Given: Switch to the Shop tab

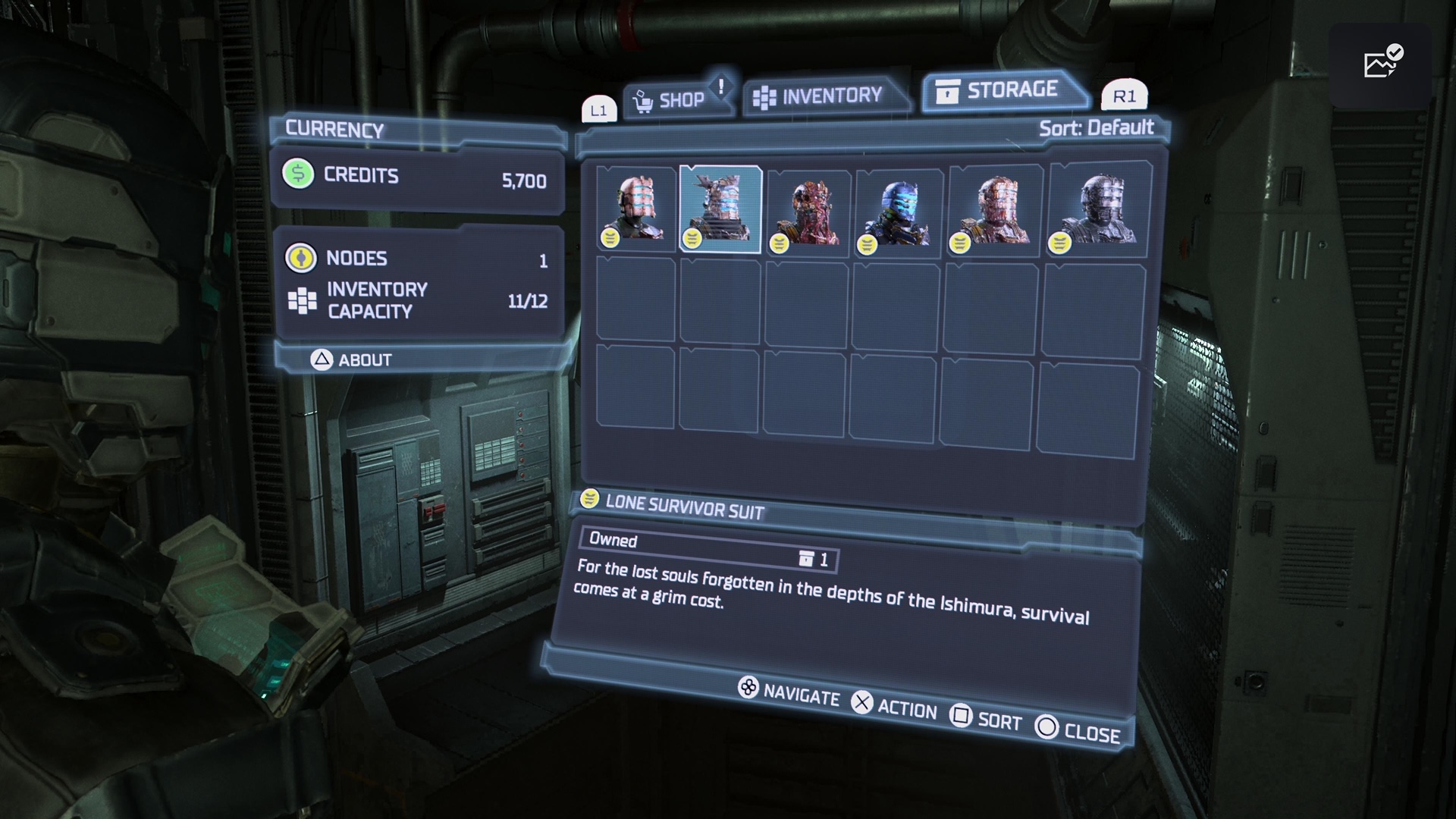Looking at the screenshot, I should (x=670, y=100).
